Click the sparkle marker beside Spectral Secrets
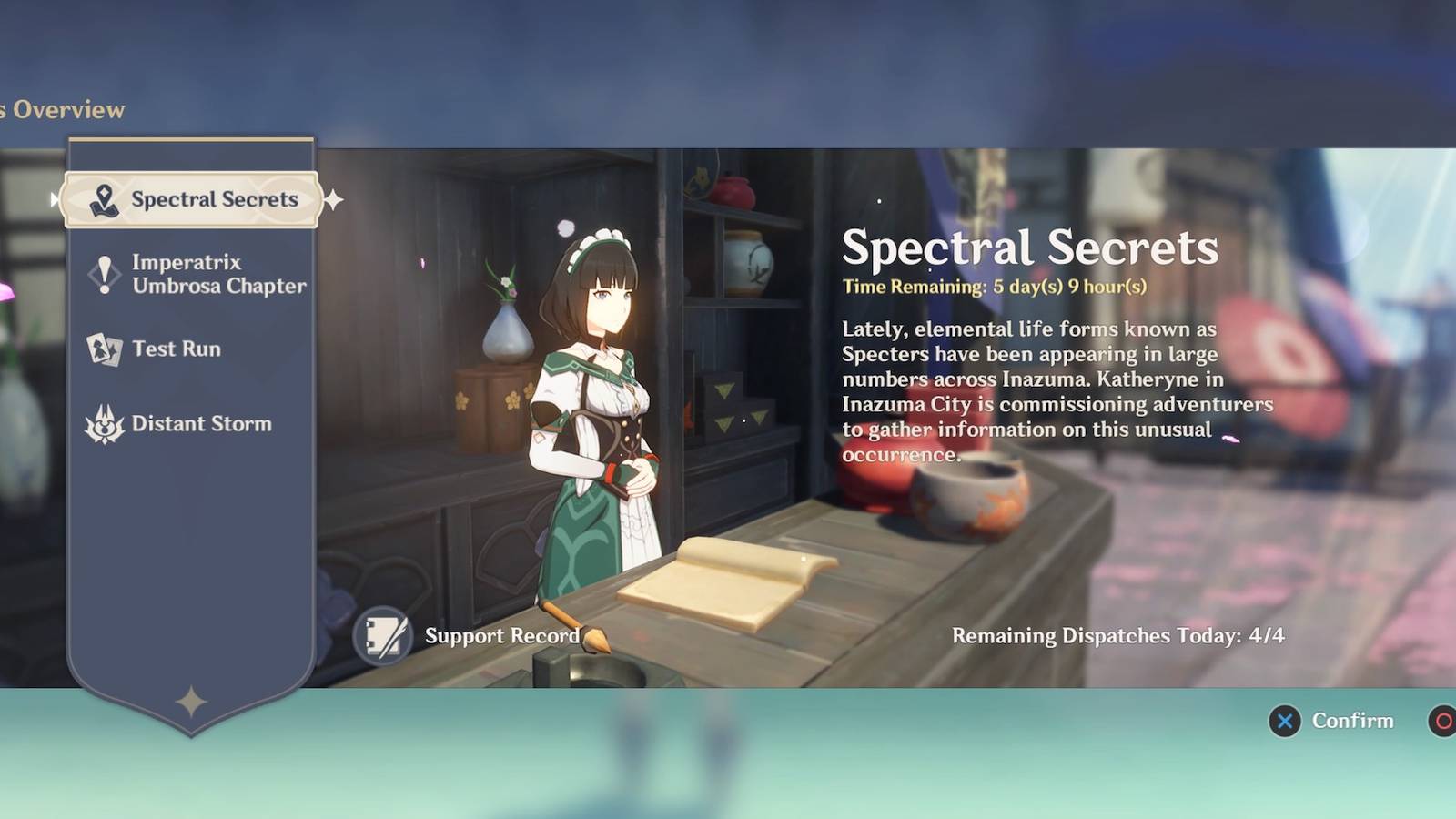Image resolution: width=1456 pixels, height=819 pixels. coord(335,202)
